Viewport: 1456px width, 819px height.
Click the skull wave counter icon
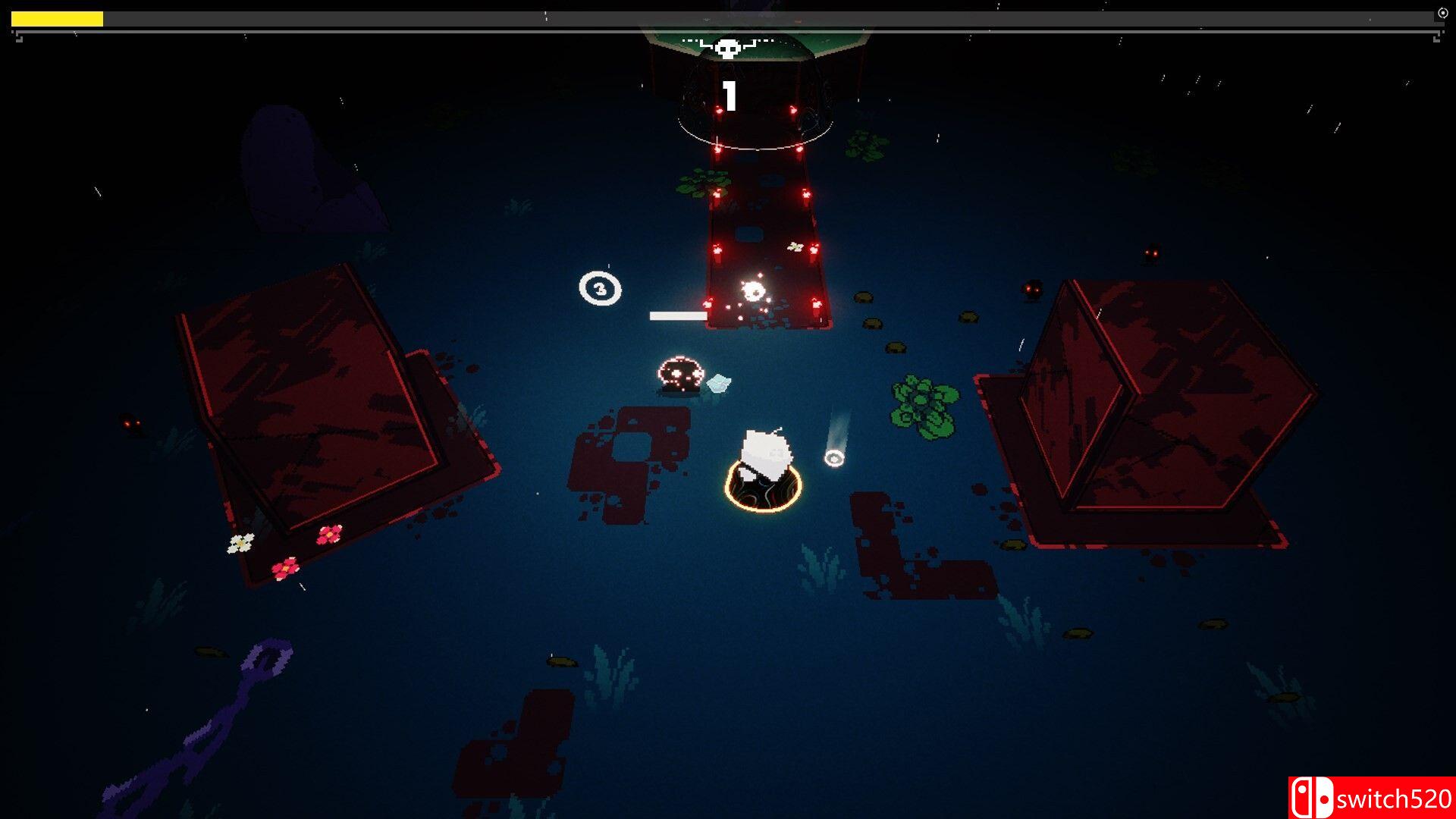click(x=728, y=49)
